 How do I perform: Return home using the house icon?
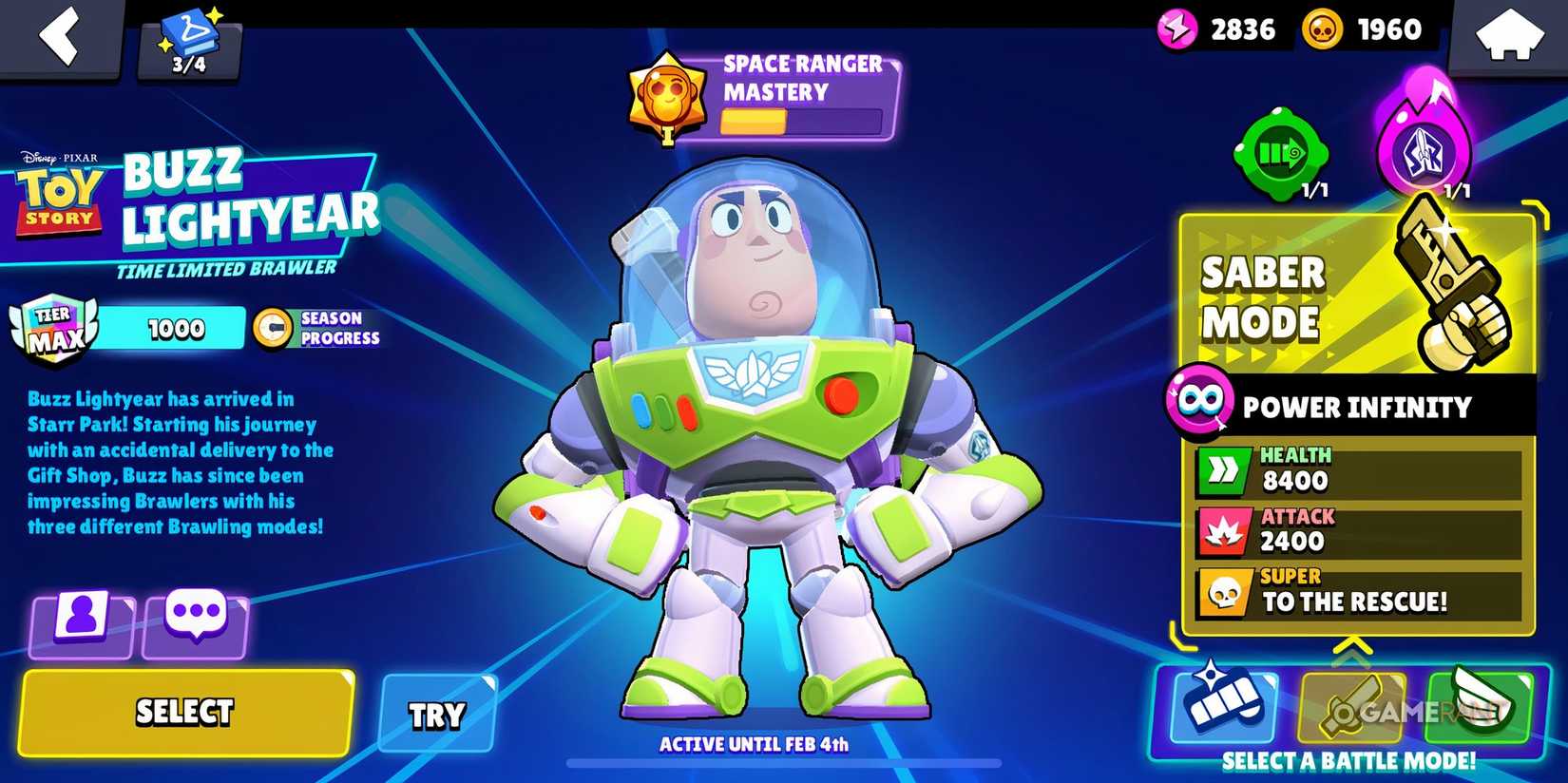click(x=1511, y=36)
